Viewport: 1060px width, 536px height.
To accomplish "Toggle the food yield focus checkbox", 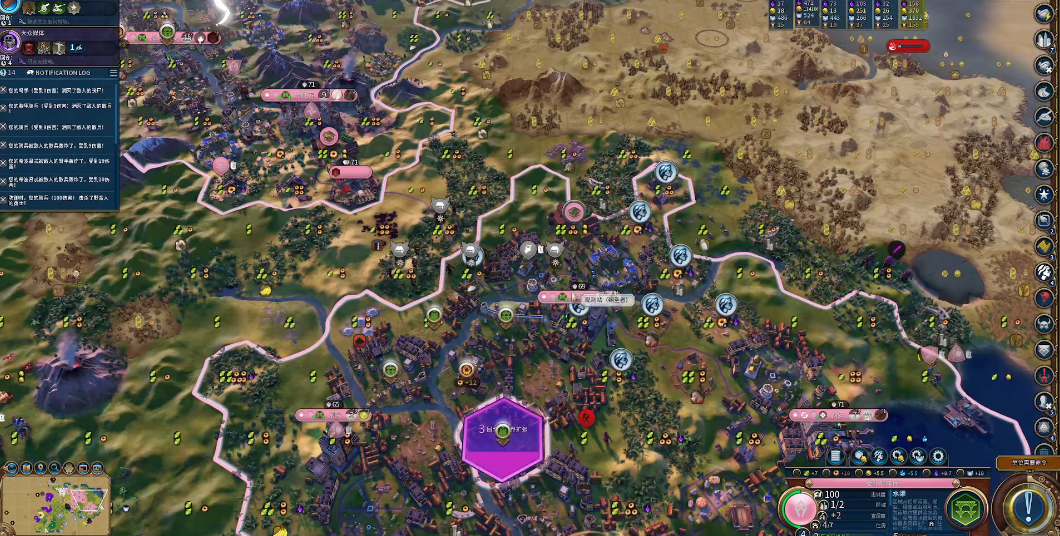I will click(x=797, y=471).
